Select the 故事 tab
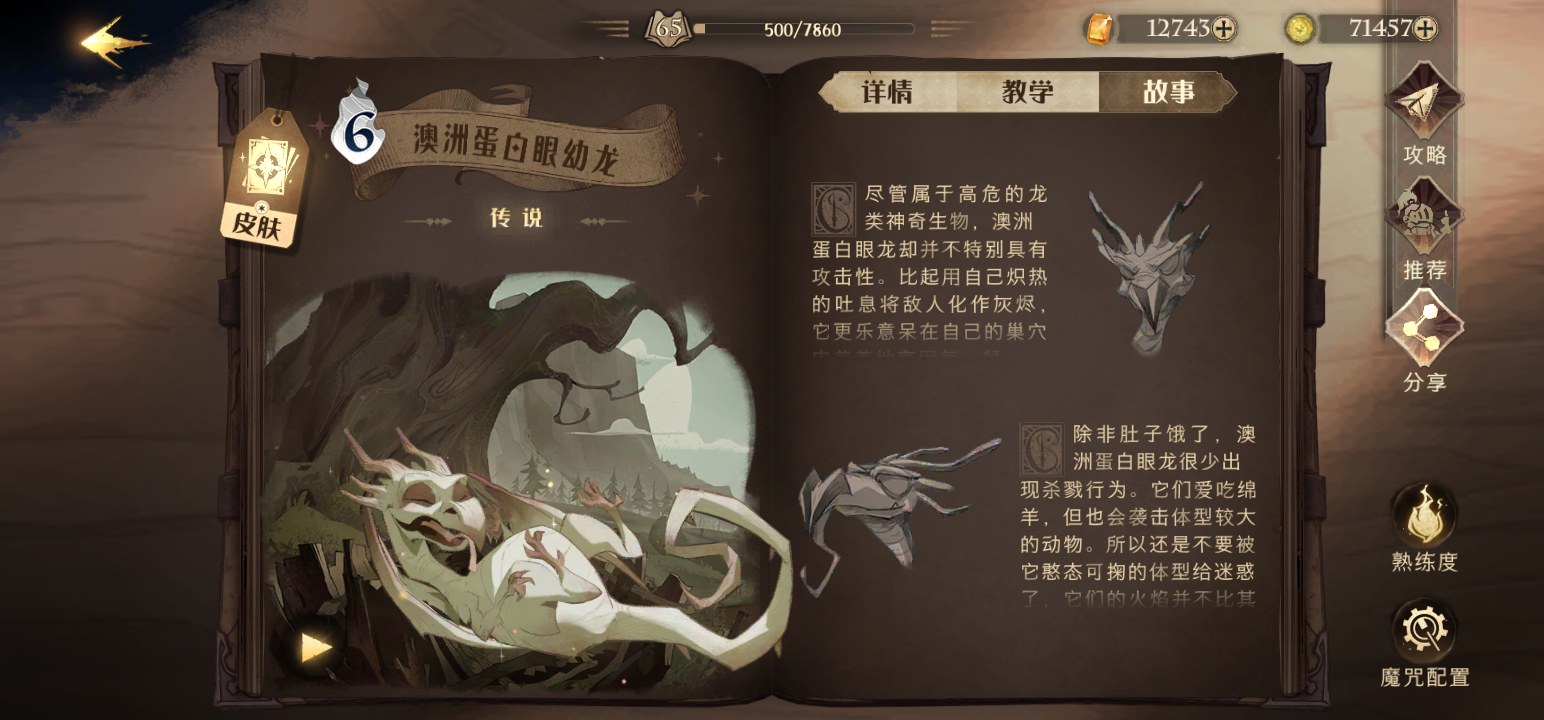The image size is (1544, 720). pyautogui.click(x=1167, y=92)
